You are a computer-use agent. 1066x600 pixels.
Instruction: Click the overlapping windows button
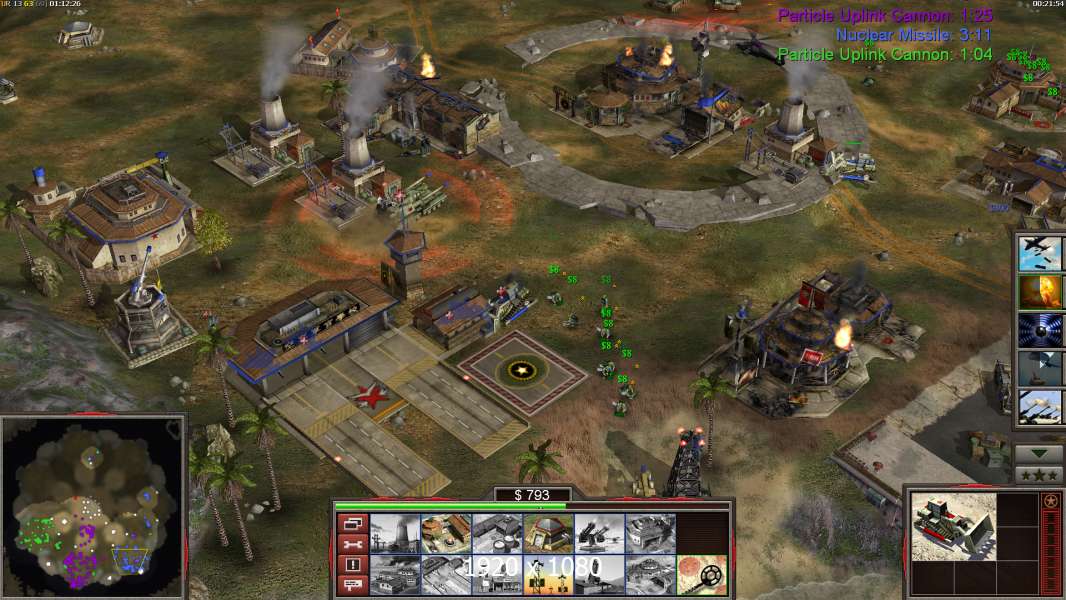coord(352,522)
